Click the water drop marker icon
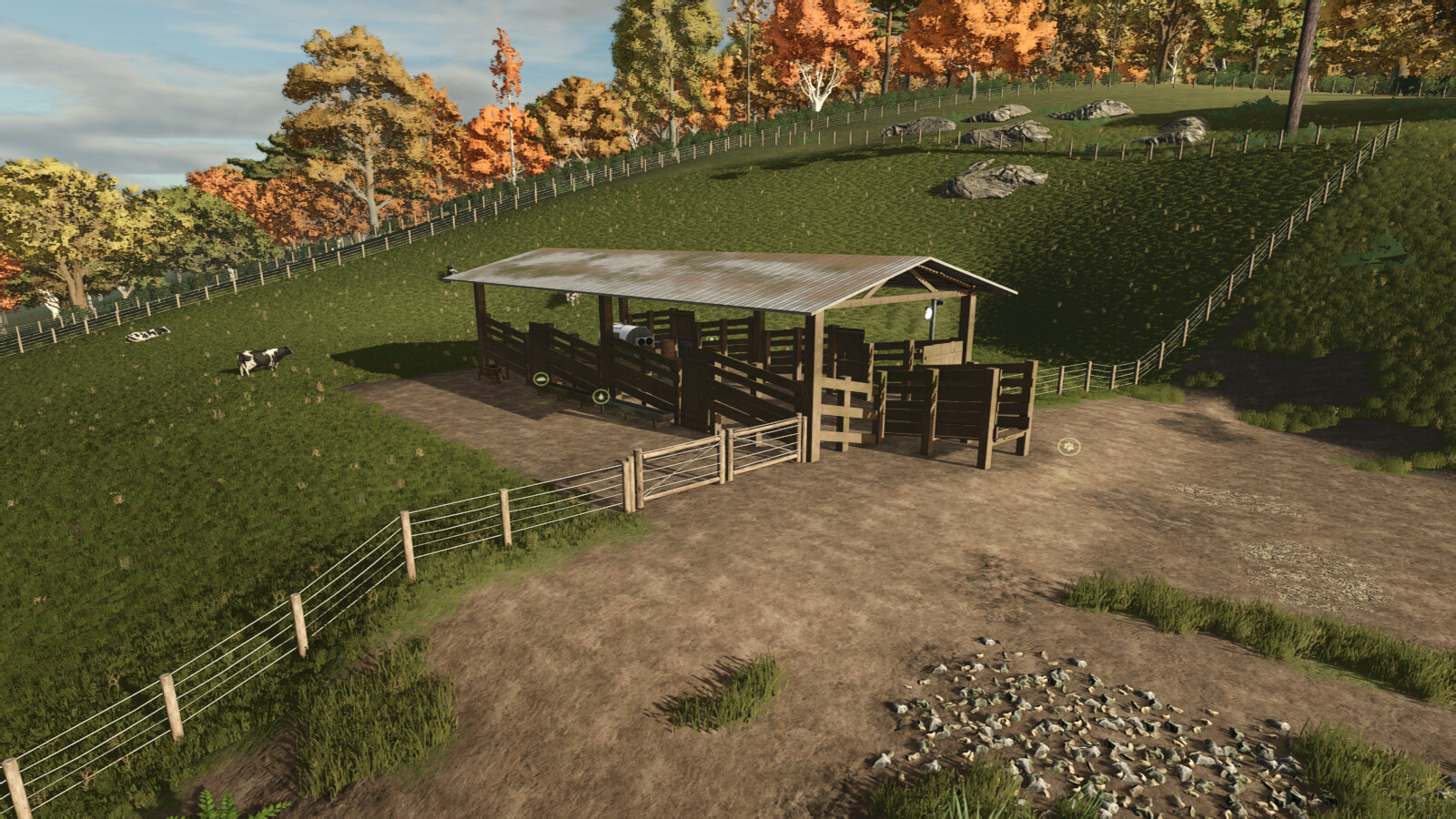 click(x=600, y=396)
